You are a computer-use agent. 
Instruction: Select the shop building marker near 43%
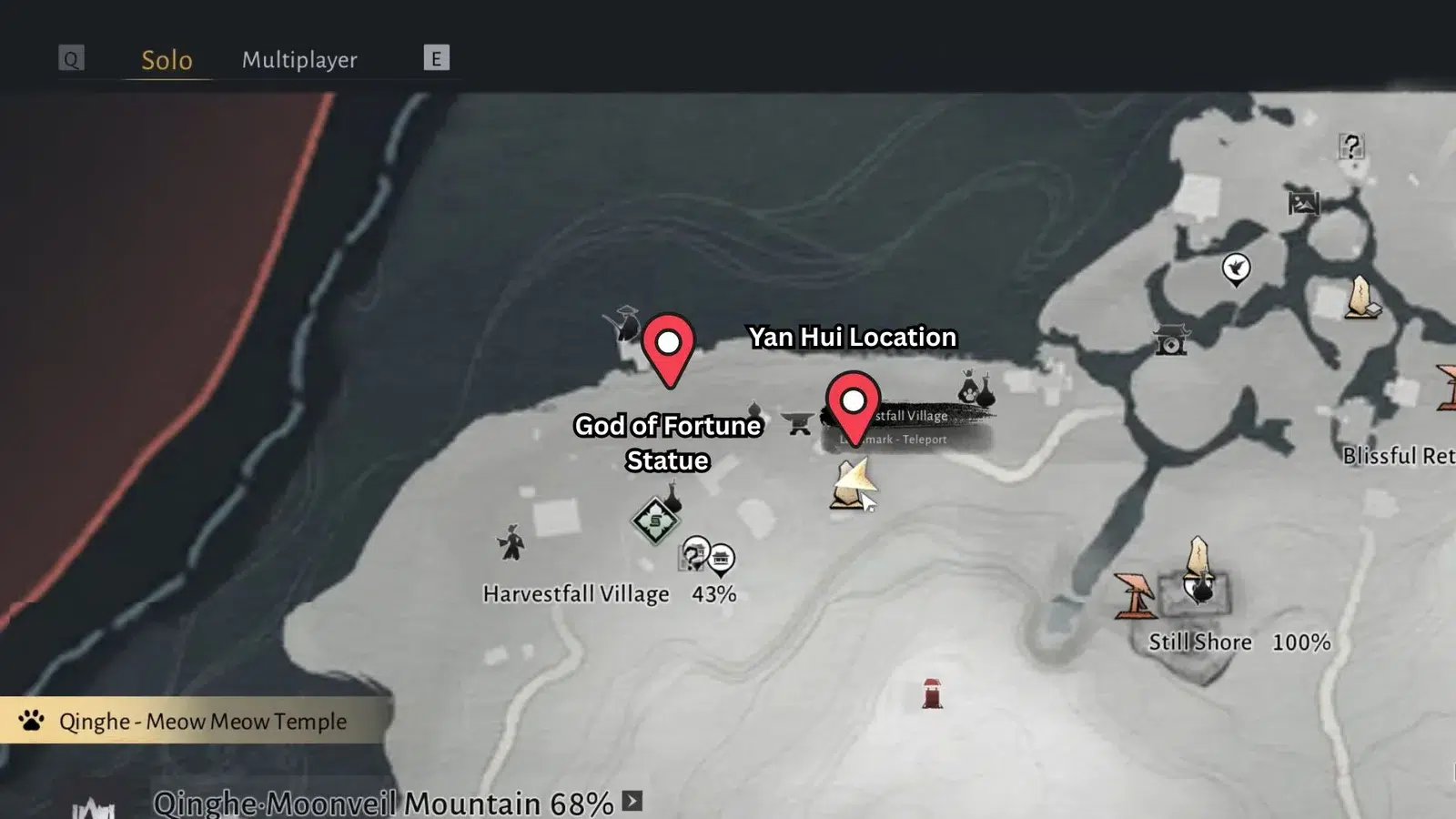pos(721,558)
